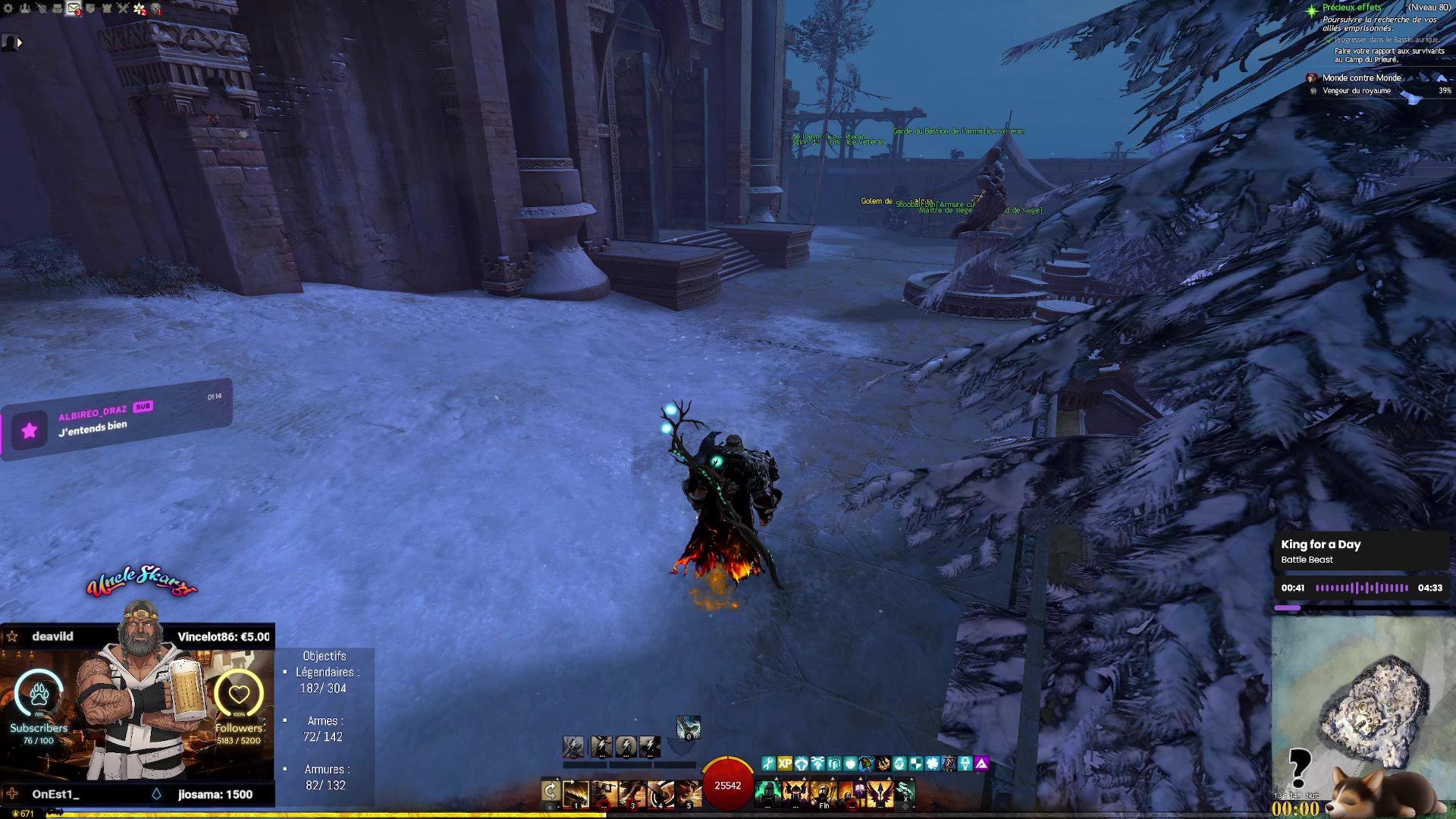Click the XP boost effect icon

coord(785,764)
